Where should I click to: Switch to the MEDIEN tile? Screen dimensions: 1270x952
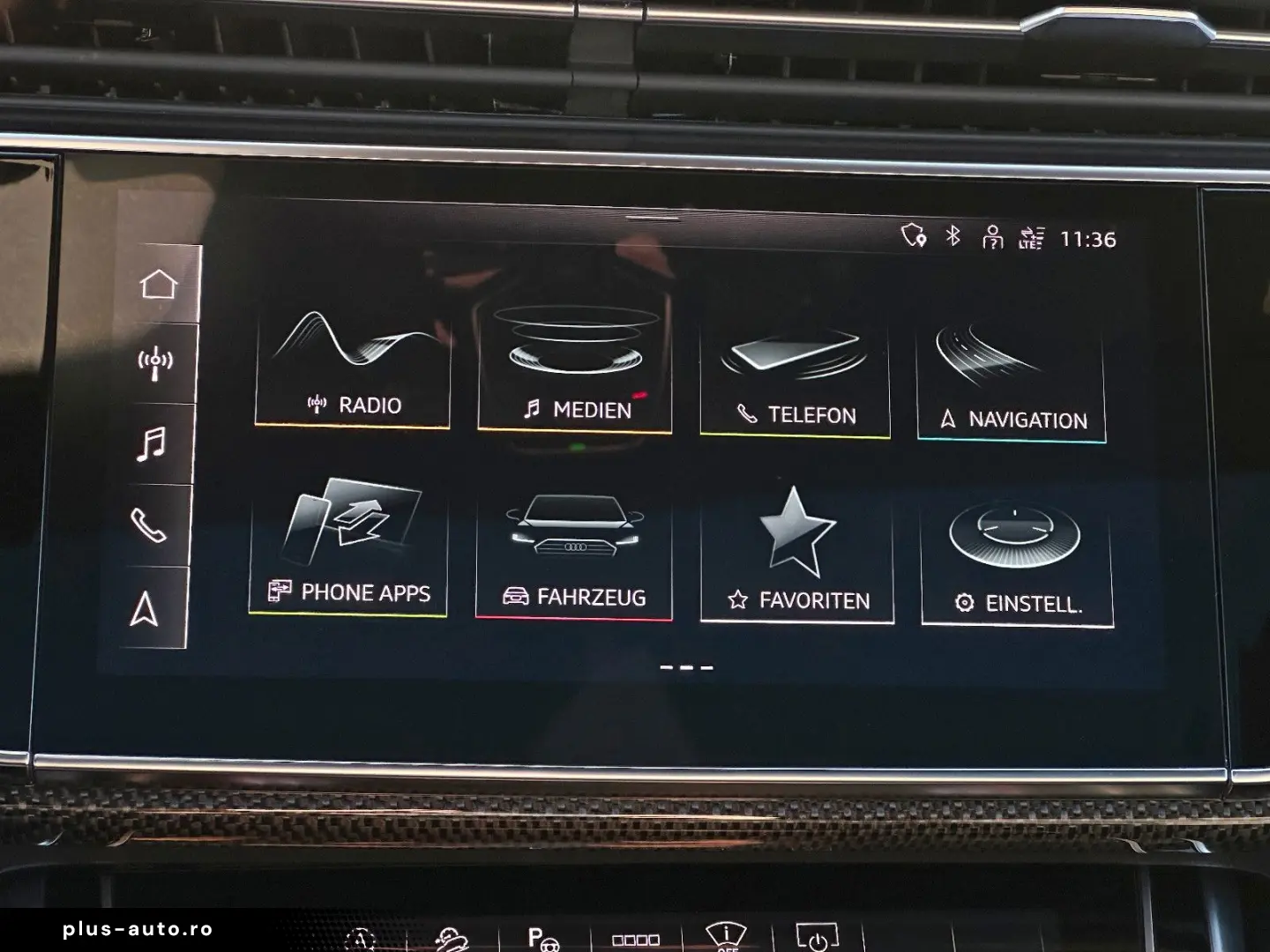(x=575, y=366)
